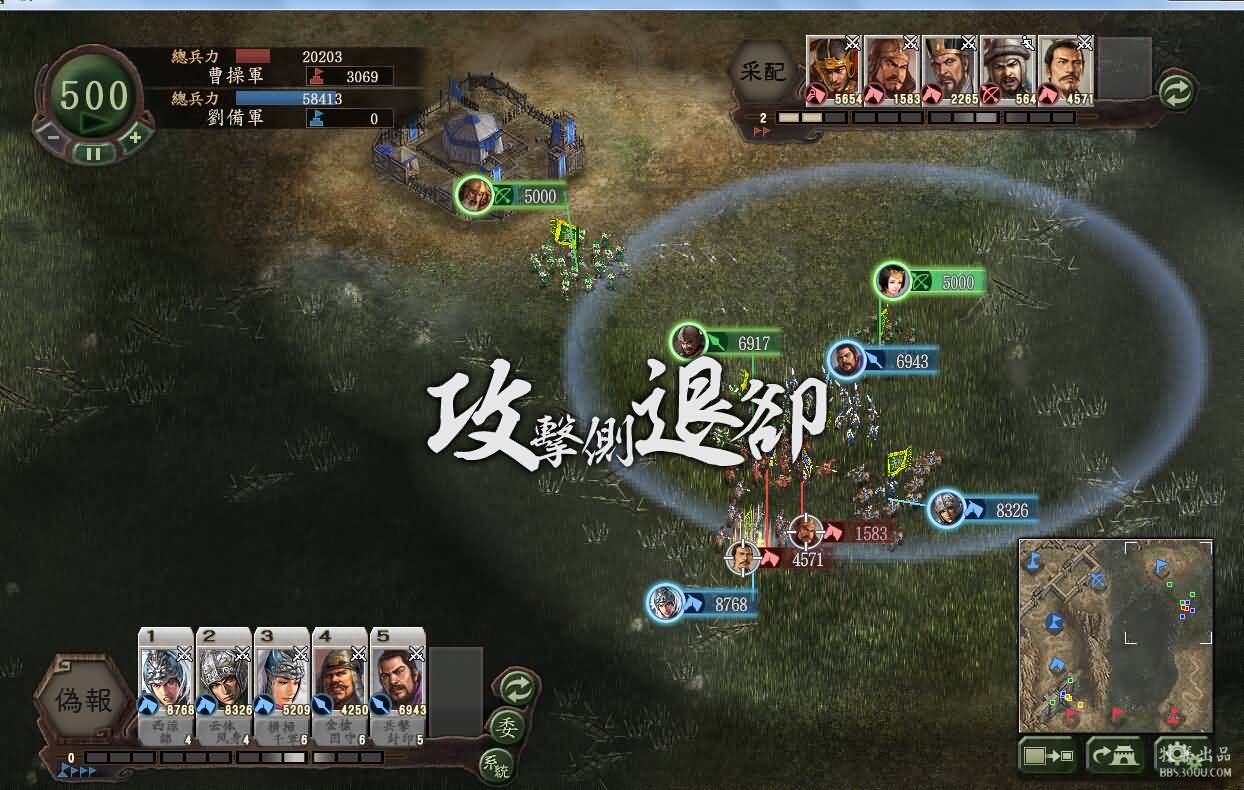This screenshot has height=790, width=1244.
Task: Select enemy officer portrait with 2265 troops
Action: (949, 70)
